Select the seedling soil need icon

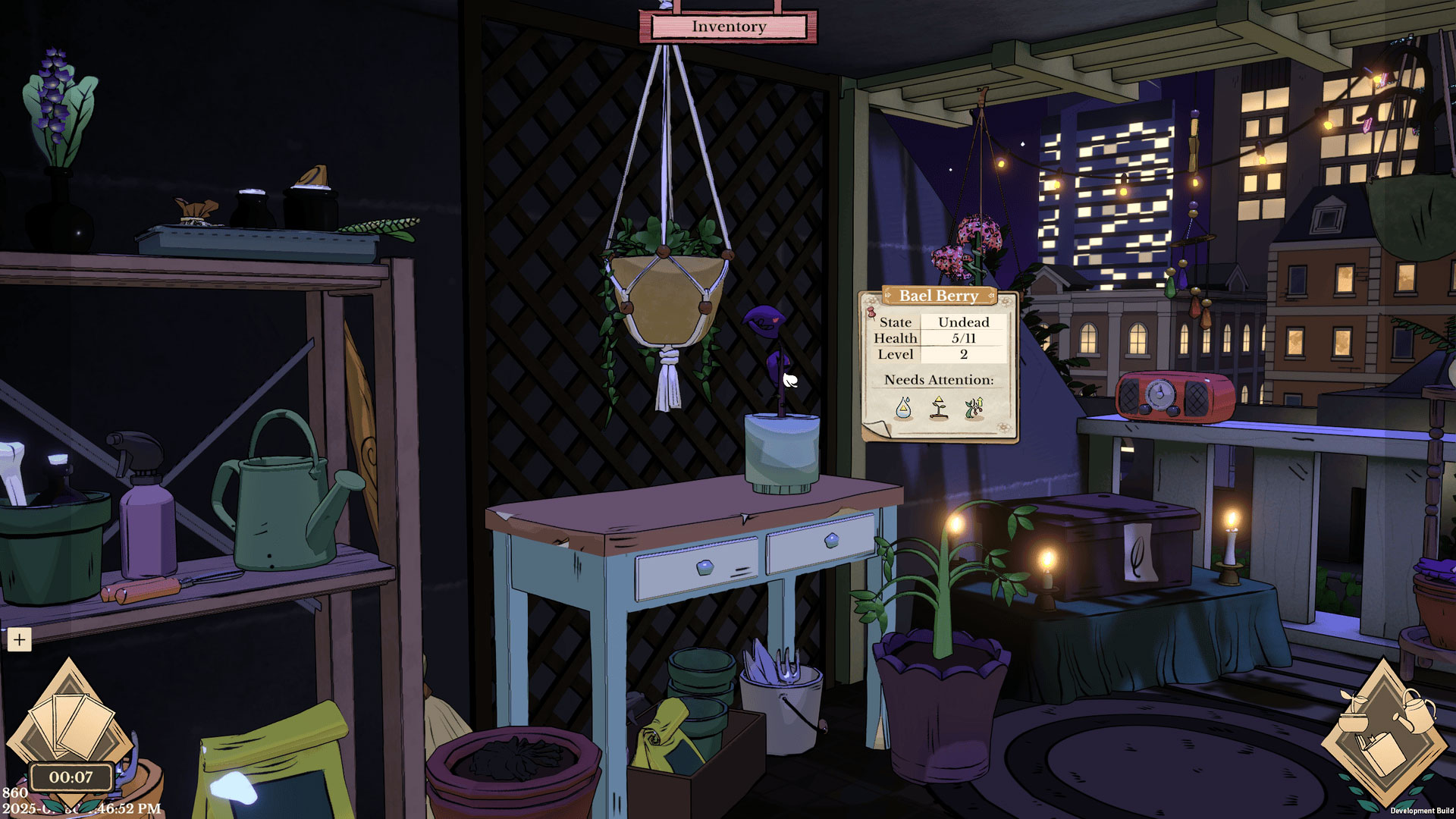(x=939, y=408)
